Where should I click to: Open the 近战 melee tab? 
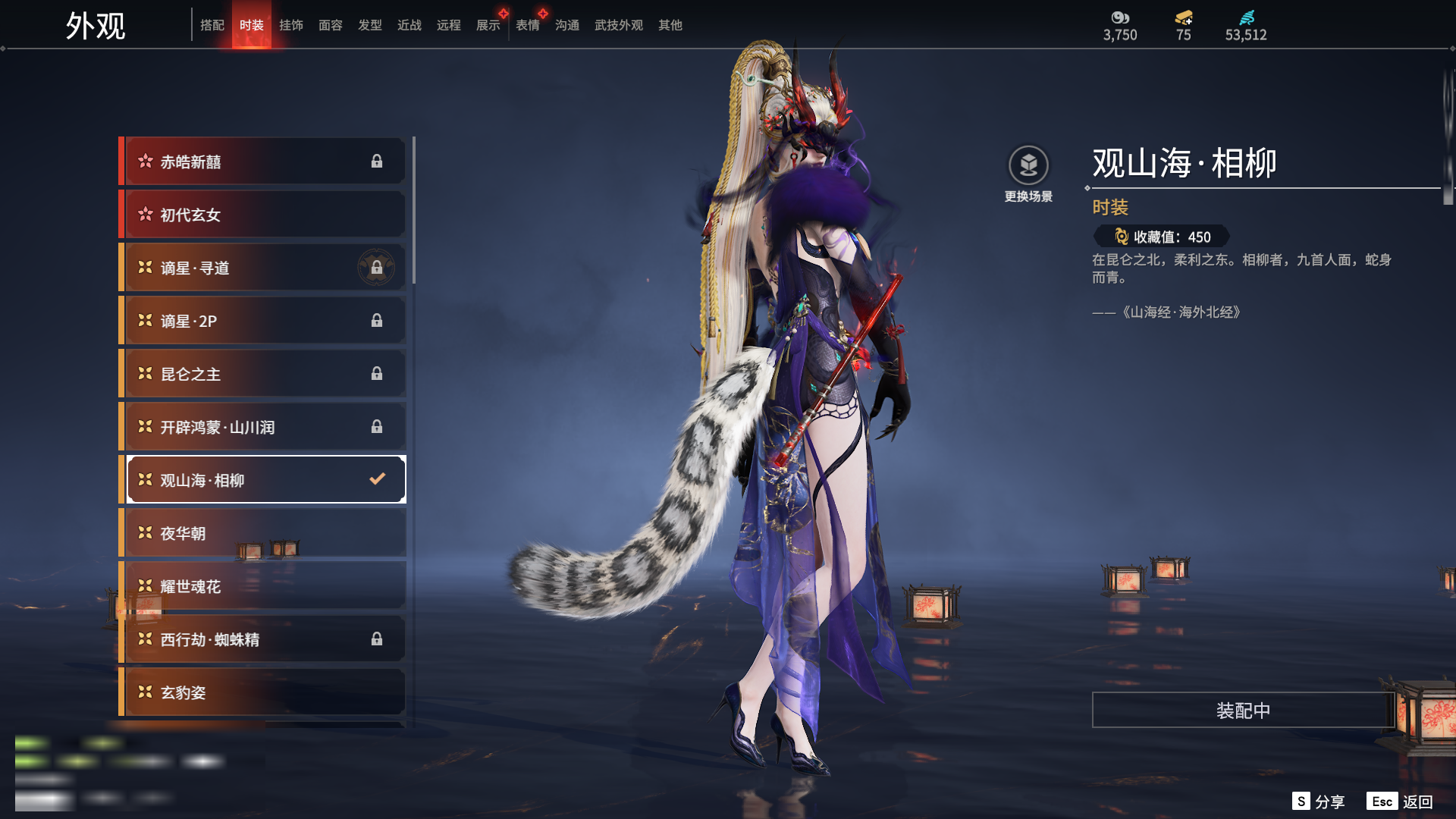tap(409, 25)
